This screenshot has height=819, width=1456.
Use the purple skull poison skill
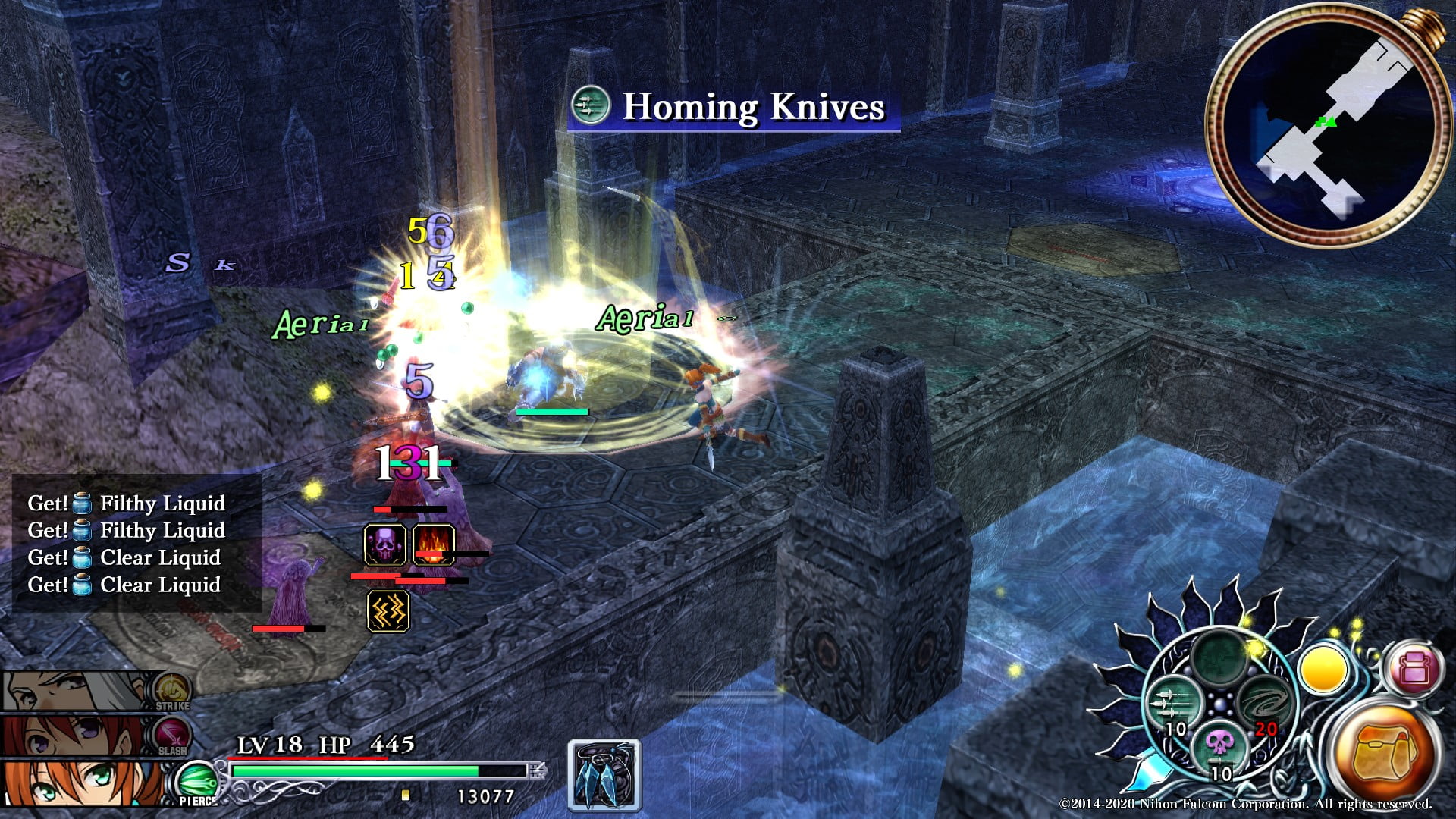point(1219,745)
